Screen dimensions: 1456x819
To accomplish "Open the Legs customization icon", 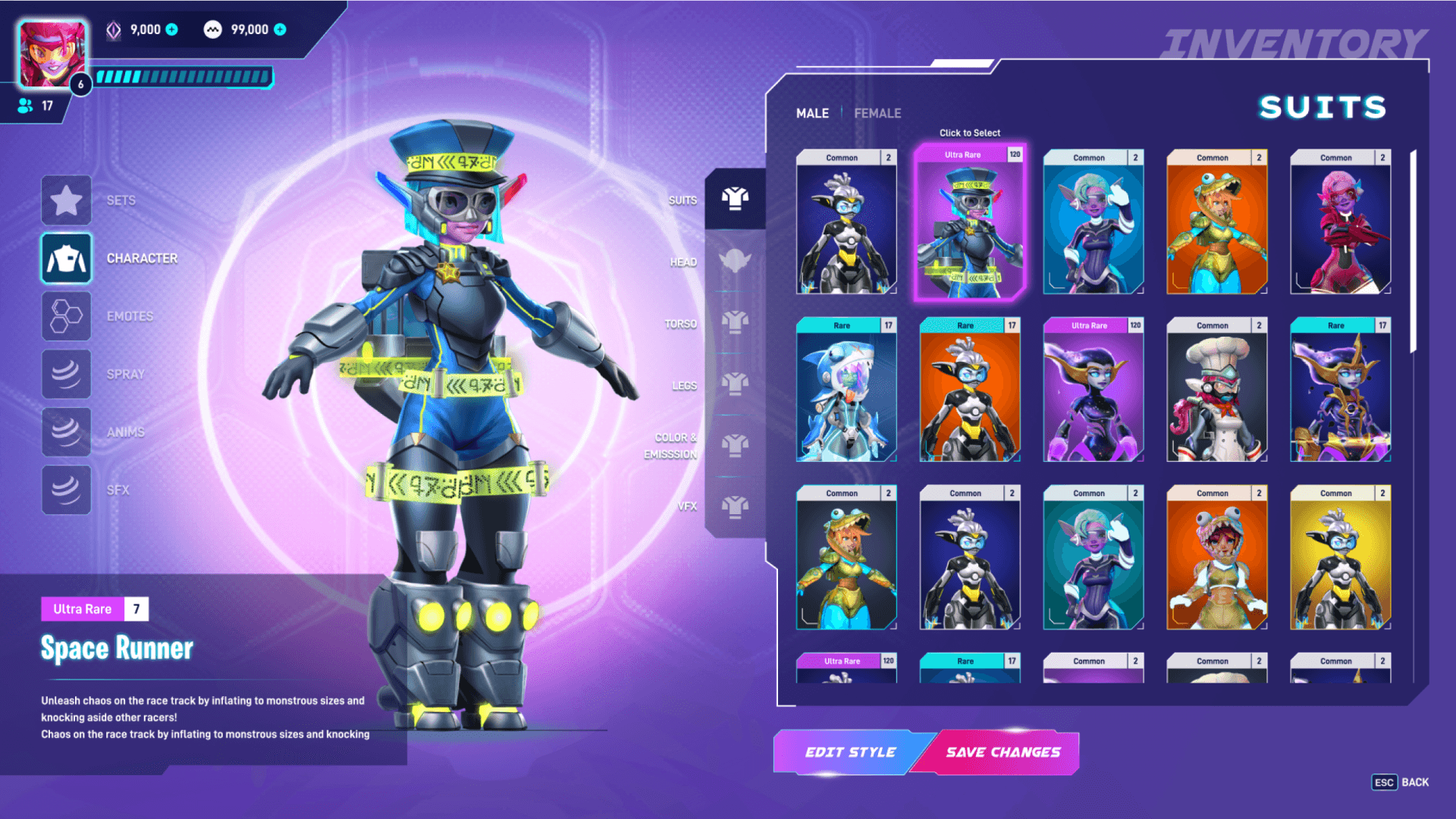I will click(734, 383).
